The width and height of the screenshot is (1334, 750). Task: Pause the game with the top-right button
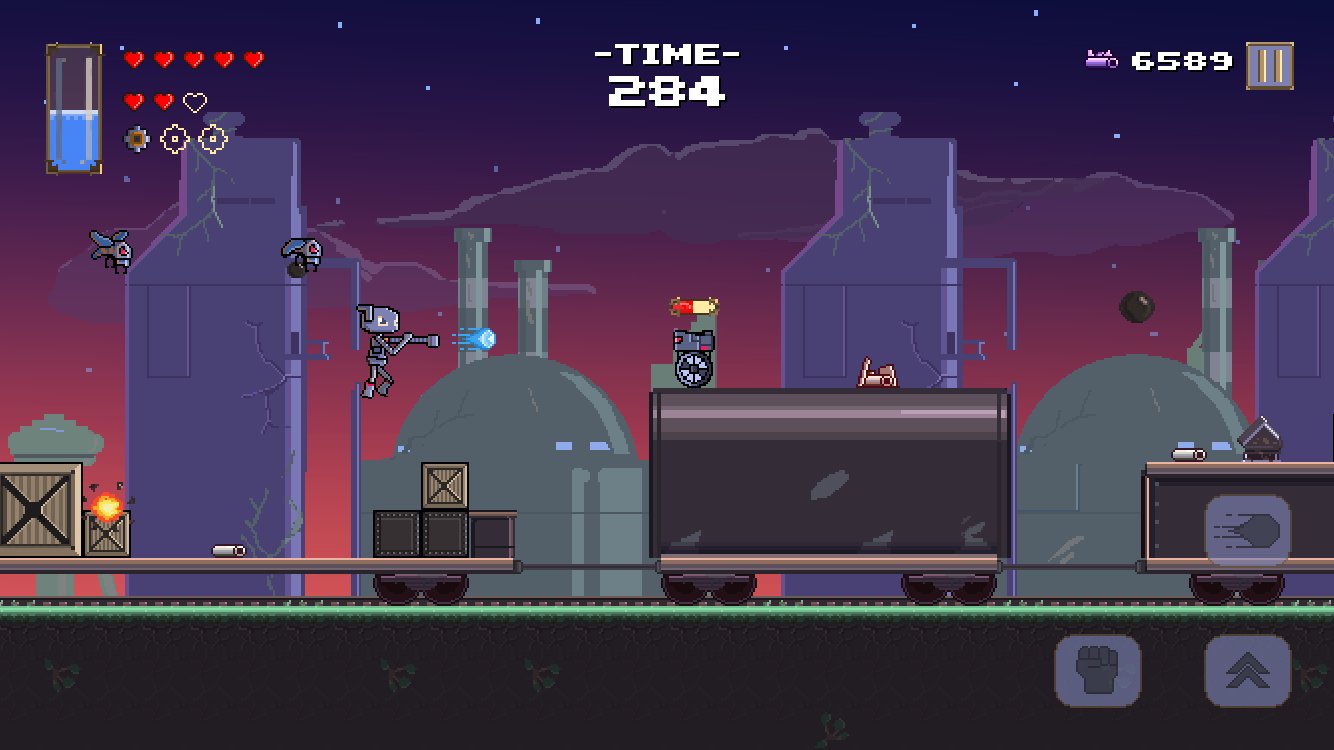pos(1269,66)
